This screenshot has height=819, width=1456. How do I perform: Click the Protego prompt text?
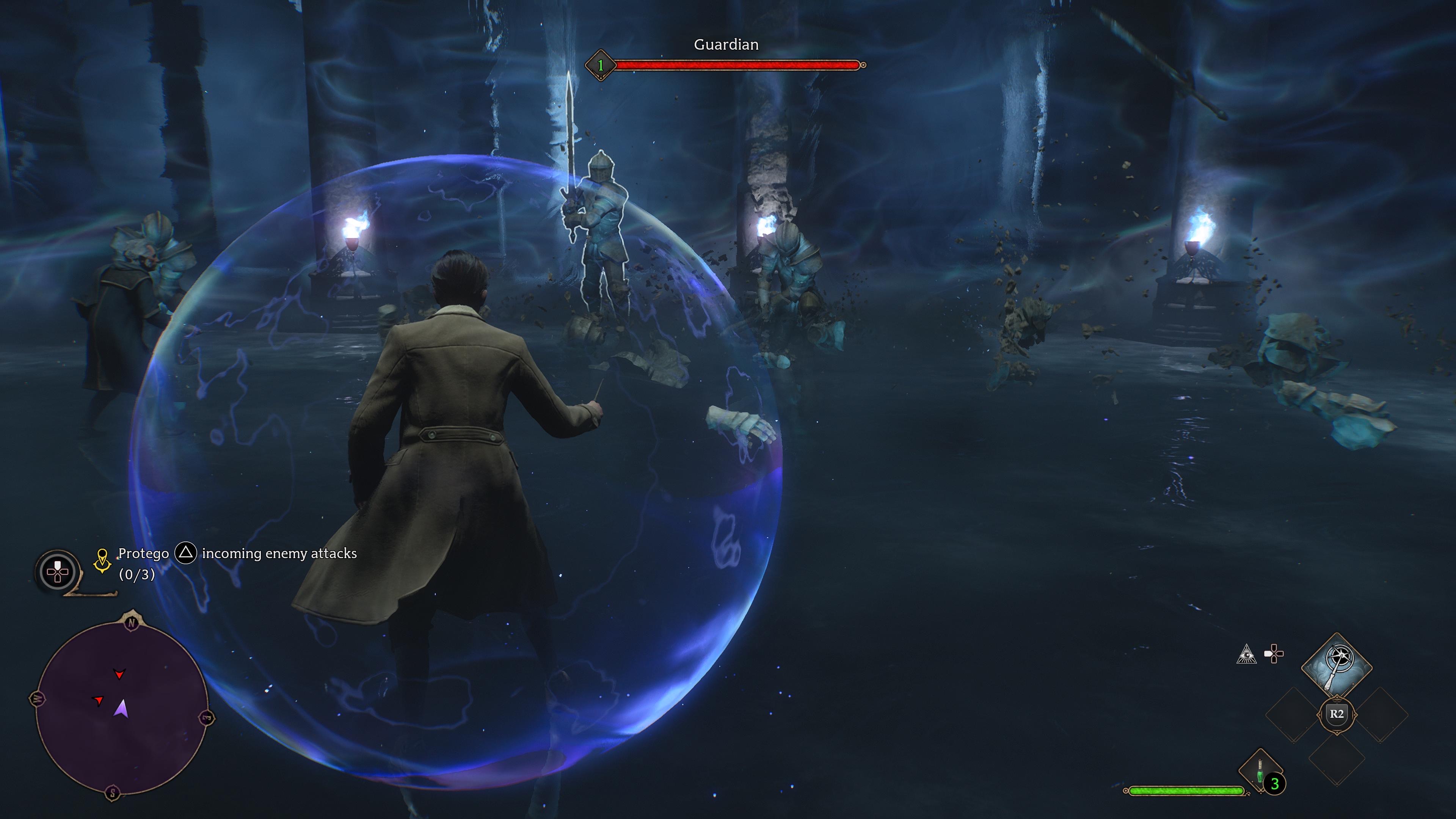pos(144,553)
